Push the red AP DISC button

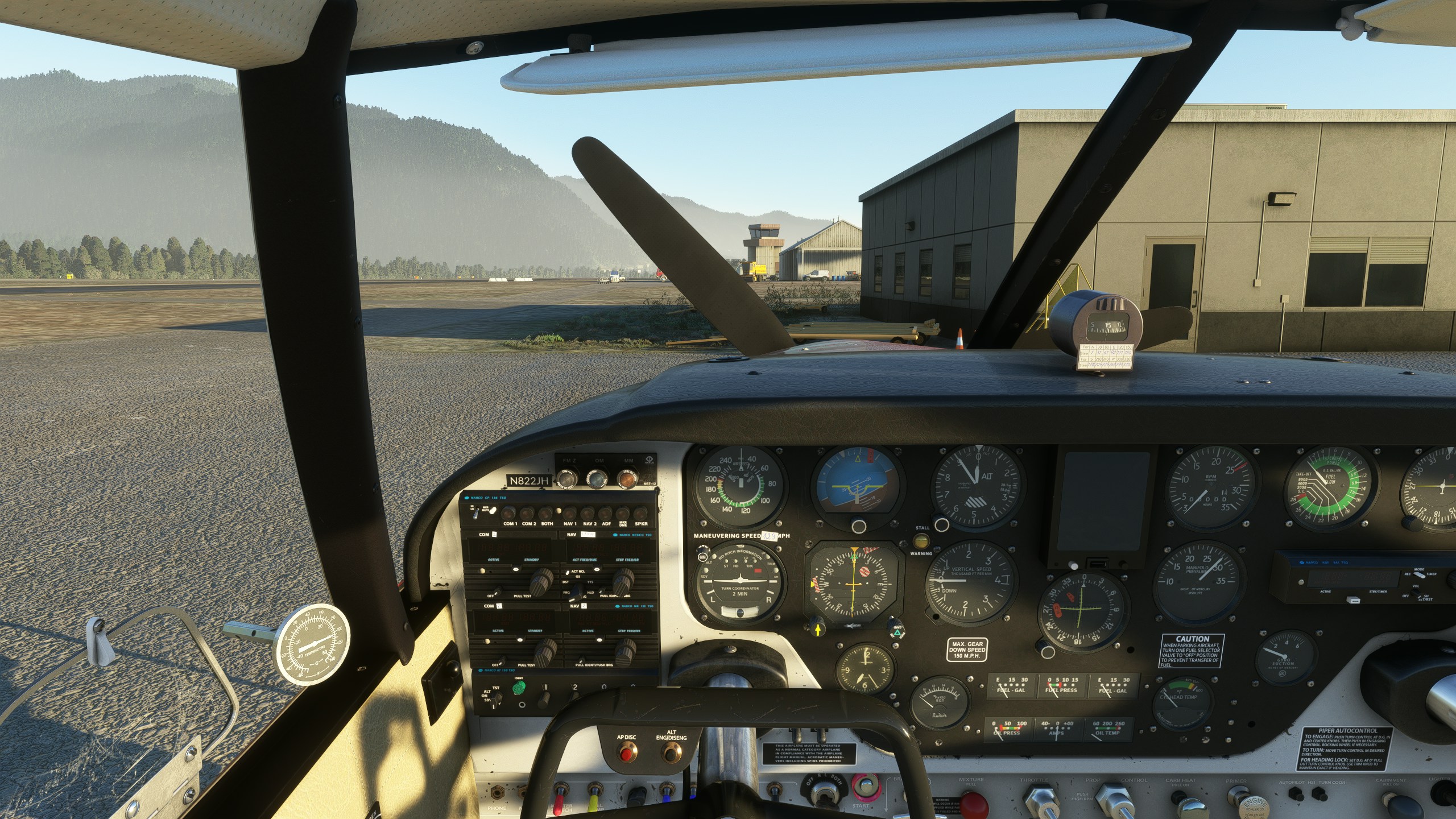point(626,755)
